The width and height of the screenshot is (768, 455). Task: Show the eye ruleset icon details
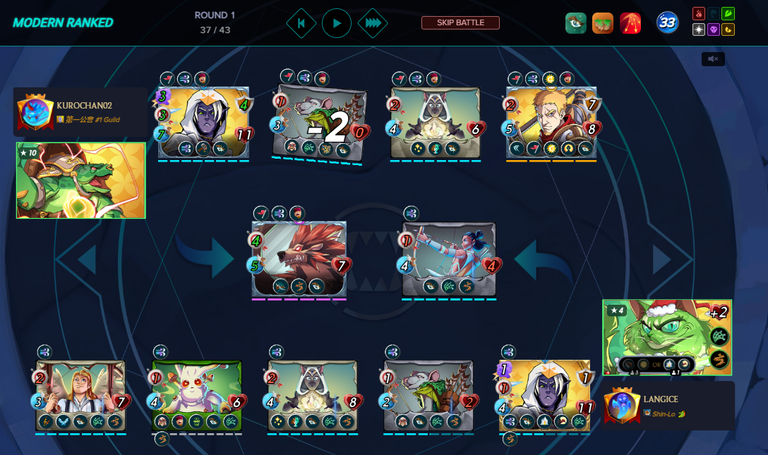575,23
